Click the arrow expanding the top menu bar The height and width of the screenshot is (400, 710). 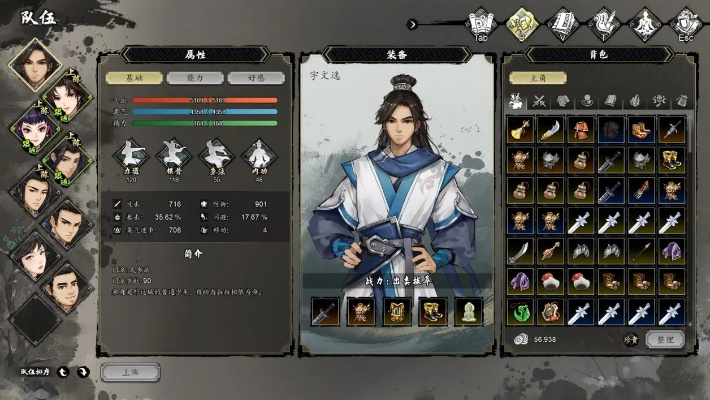click(x=413, y=24)
